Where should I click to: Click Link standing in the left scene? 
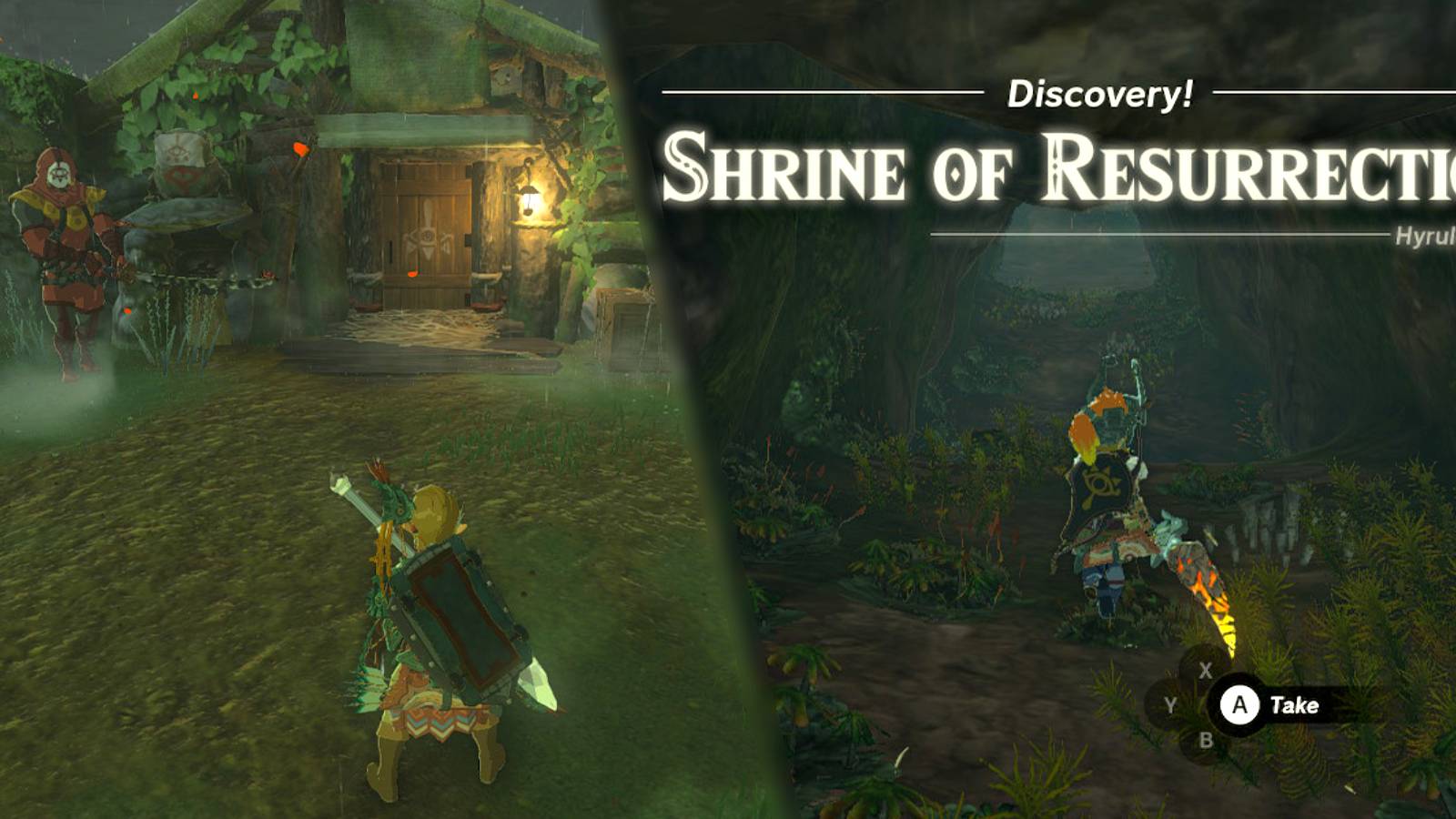pos(428,628)
